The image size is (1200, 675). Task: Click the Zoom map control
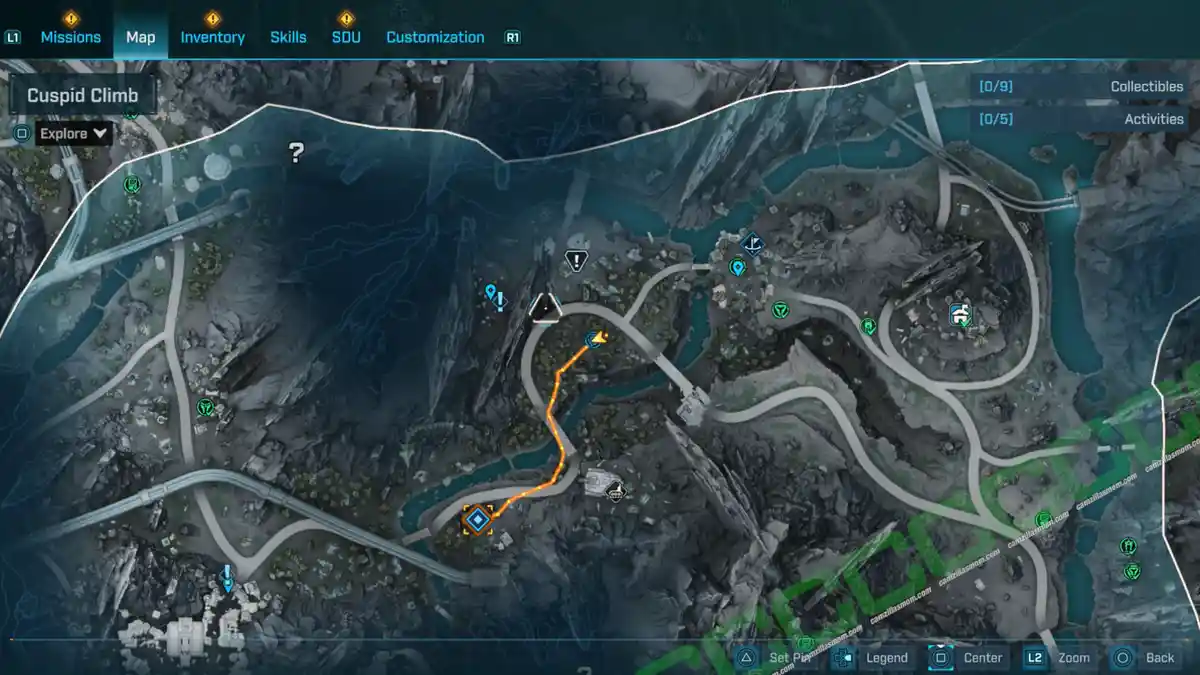[x=1060, y=657]
